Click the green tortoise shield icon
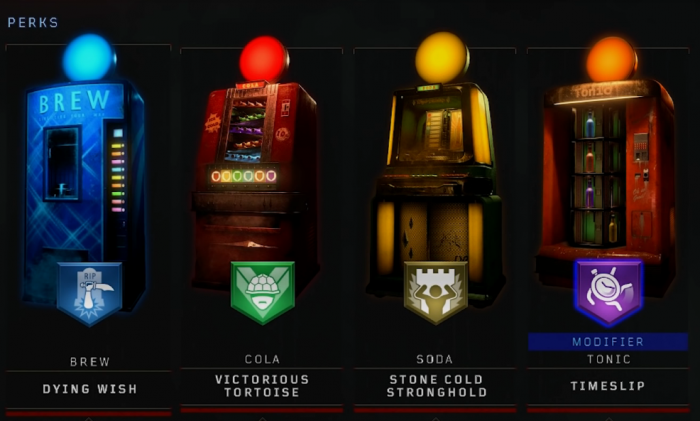The width and height of the screenshot is (700, 421). pyautogui.click(x=262, y=291)
